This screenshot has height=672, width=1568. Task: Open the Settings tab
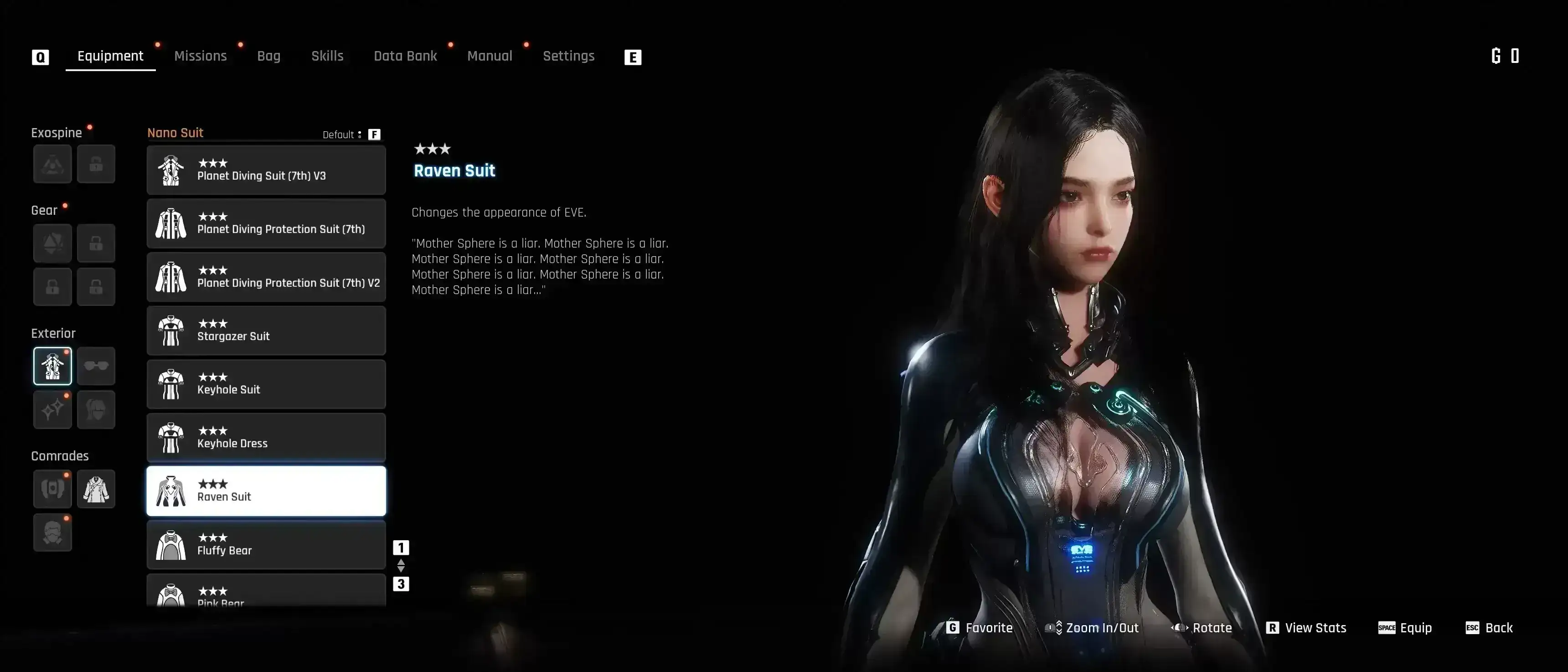pyautogui.click(x=568, y=56)
